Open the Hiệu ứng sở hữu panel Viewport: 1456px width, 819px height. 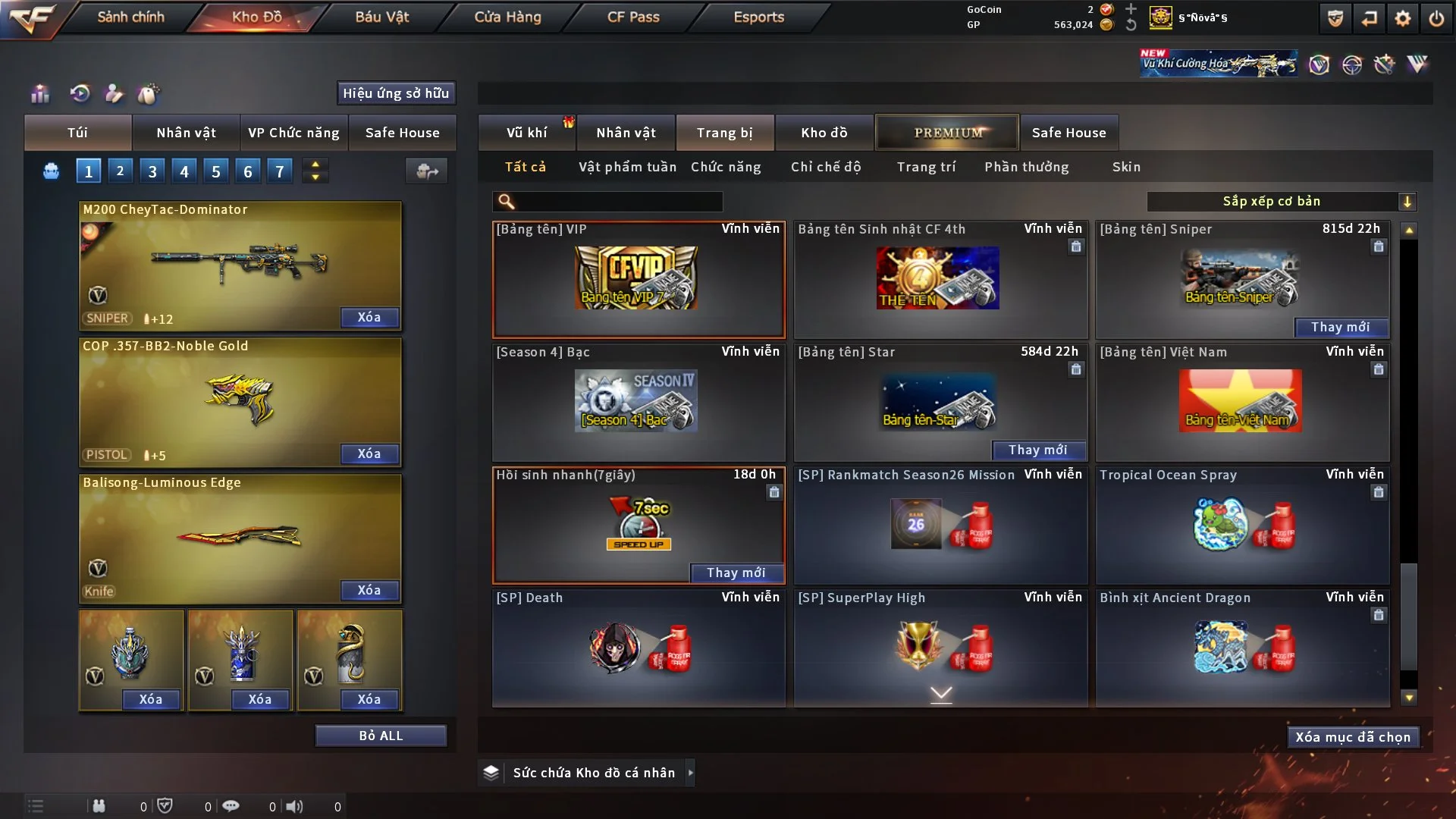click(396, 93)
